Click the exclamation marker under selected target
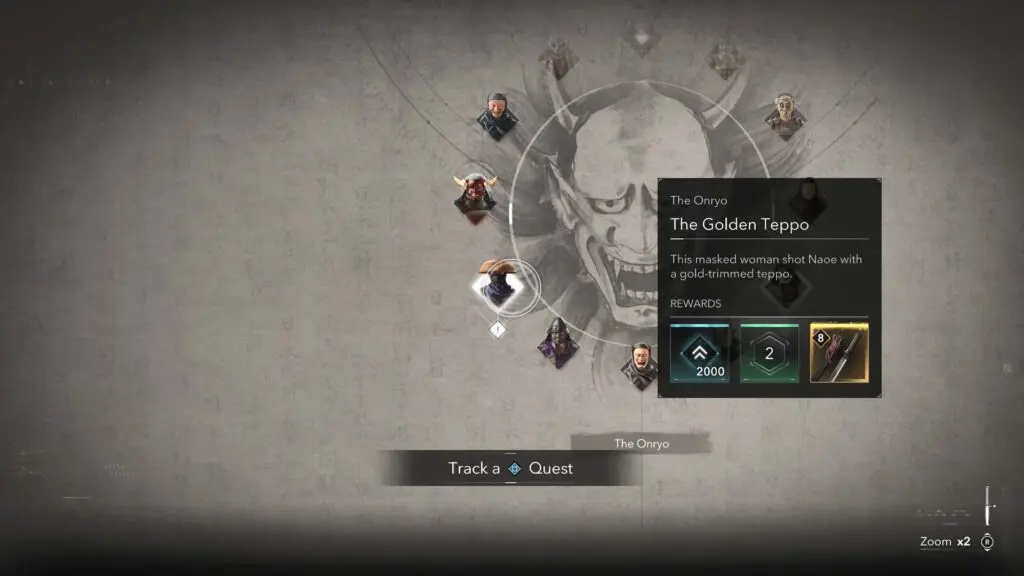The image size is (1024, 576). click(498, 328)
